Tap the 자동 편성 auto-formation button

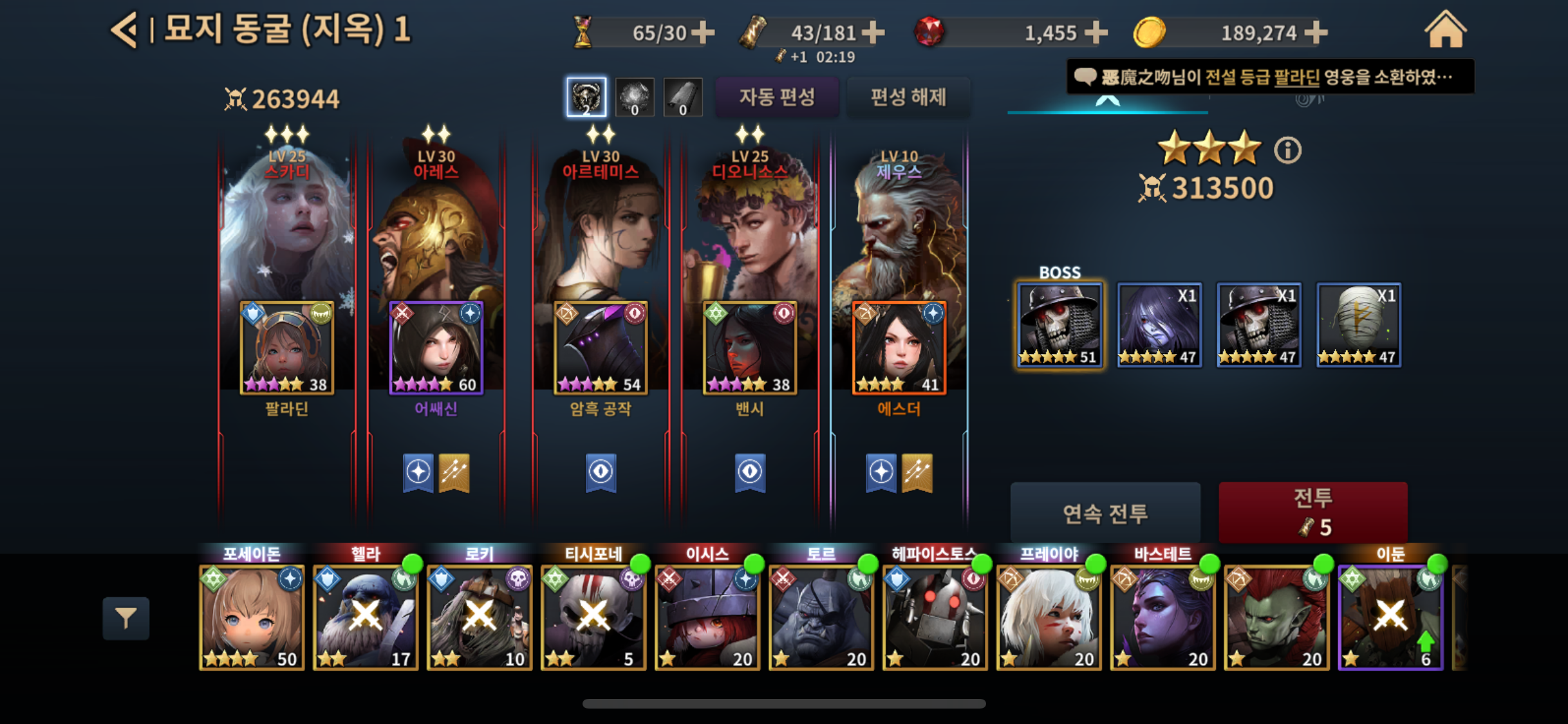pos(777,97)
